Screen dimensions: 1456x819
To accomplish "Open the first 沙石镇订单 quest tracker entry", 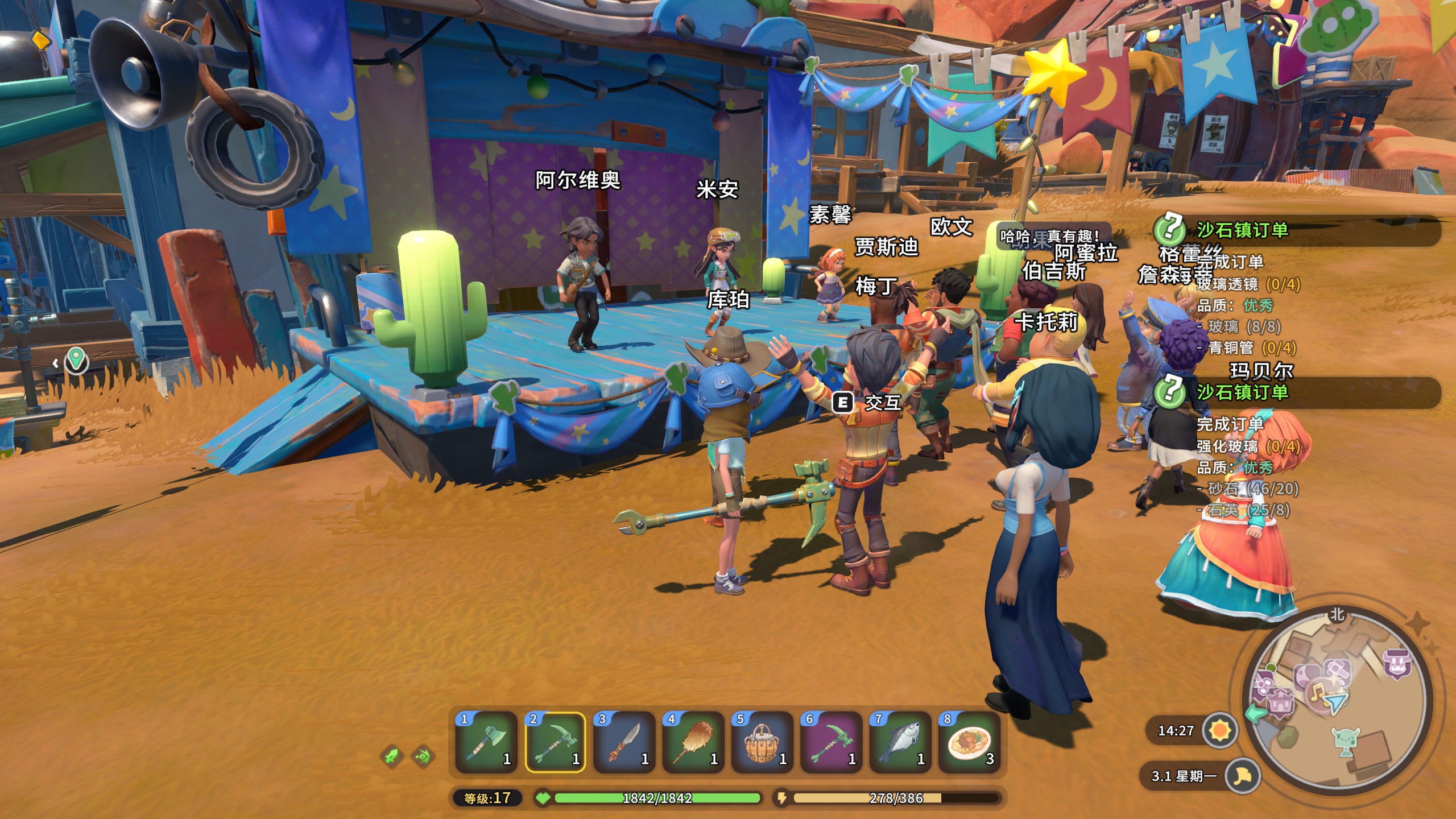I will 1242,230.
